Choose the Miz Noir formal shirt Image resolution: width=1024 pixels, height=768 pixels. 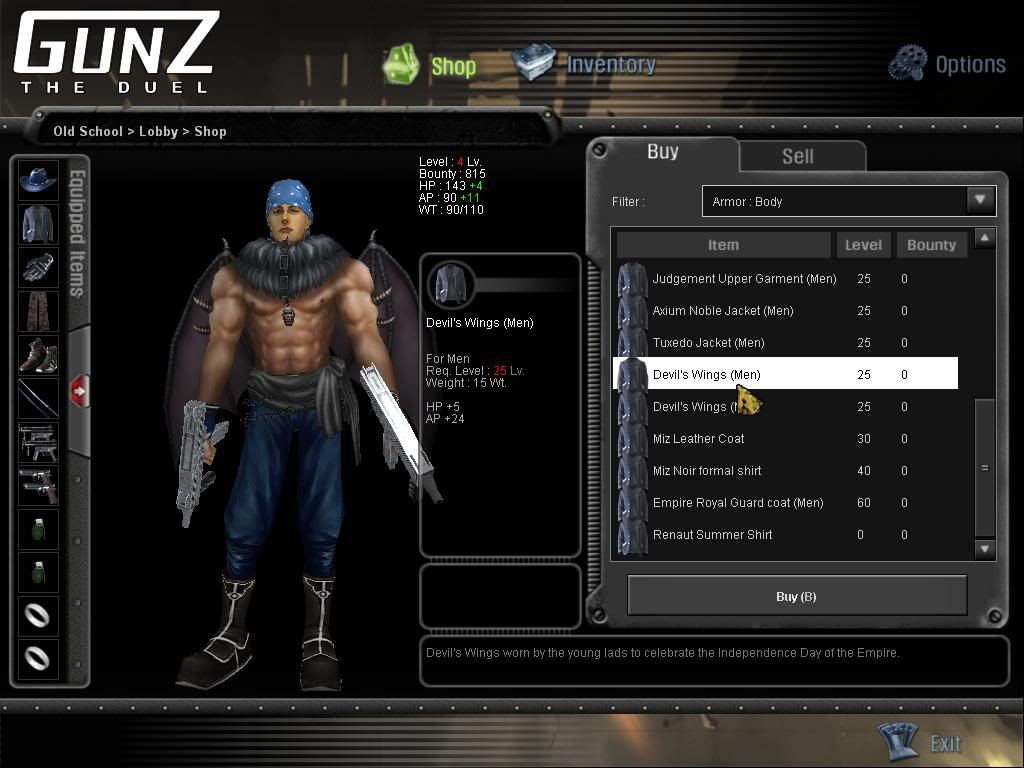point(707,471)
